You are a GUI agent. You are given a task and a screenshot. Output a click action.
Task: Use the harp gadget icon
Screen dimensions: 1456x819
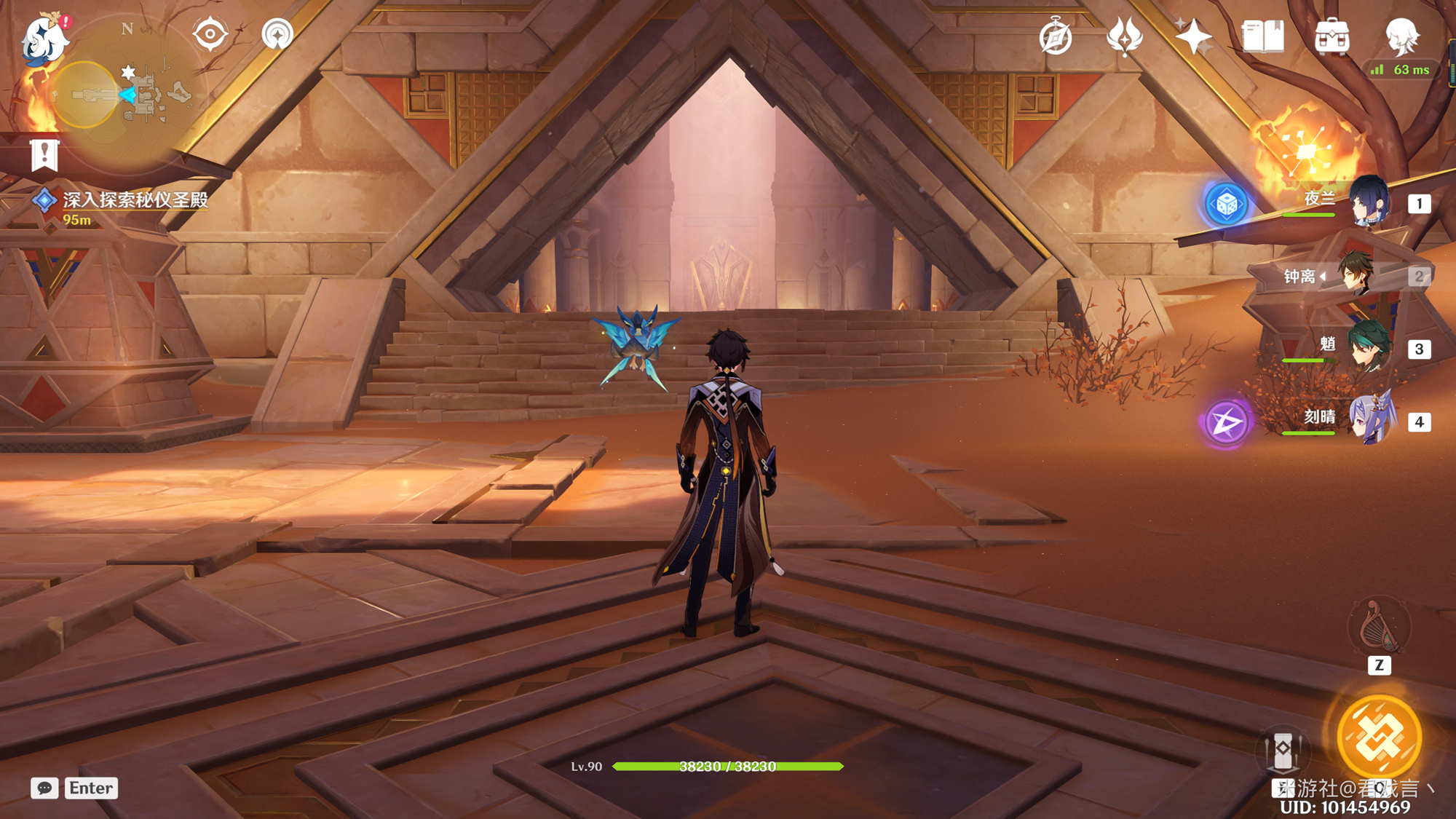1379,628
